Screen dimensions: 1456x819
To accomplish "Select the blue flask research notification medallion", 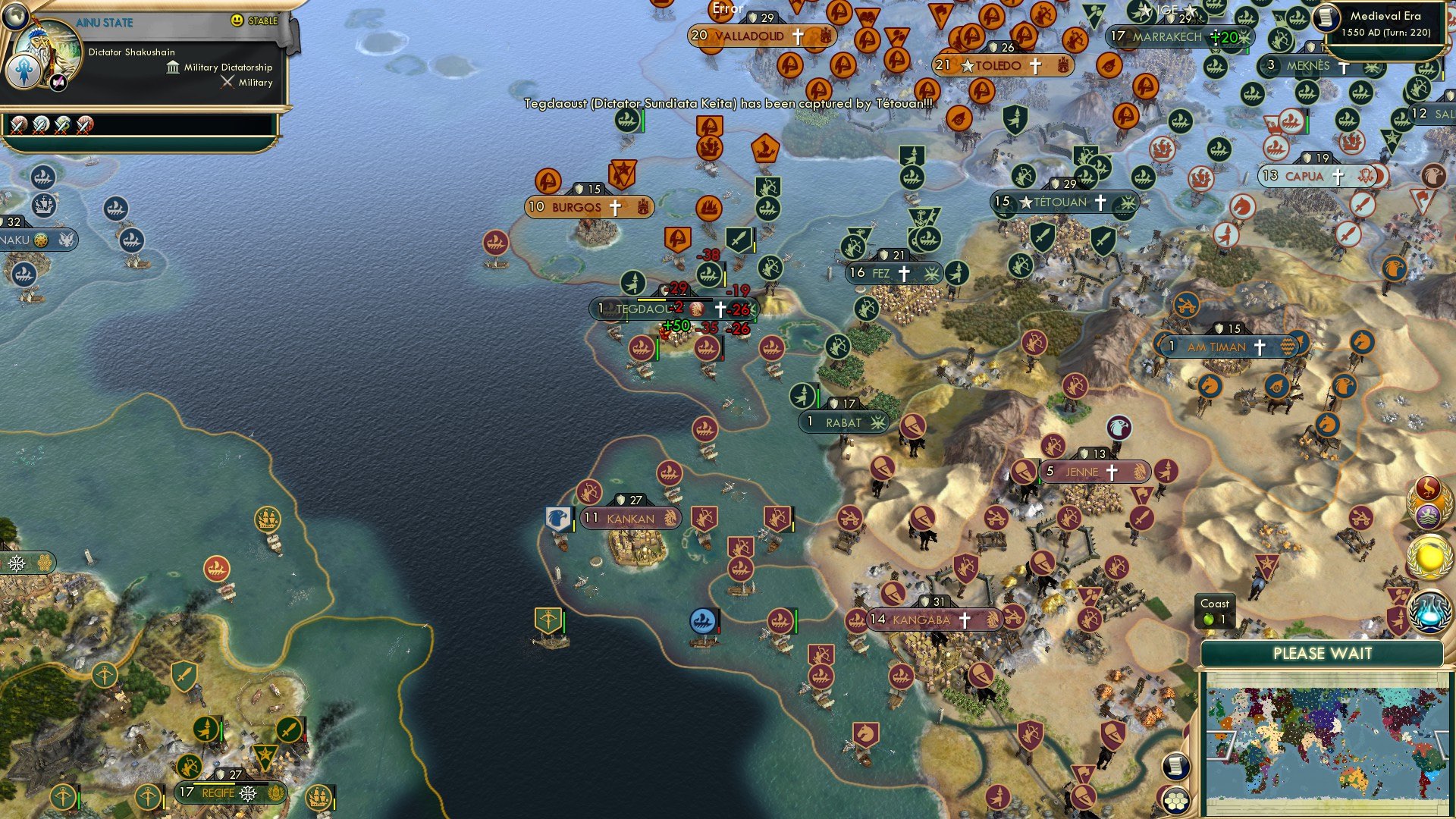I will tap(1429, 610).
